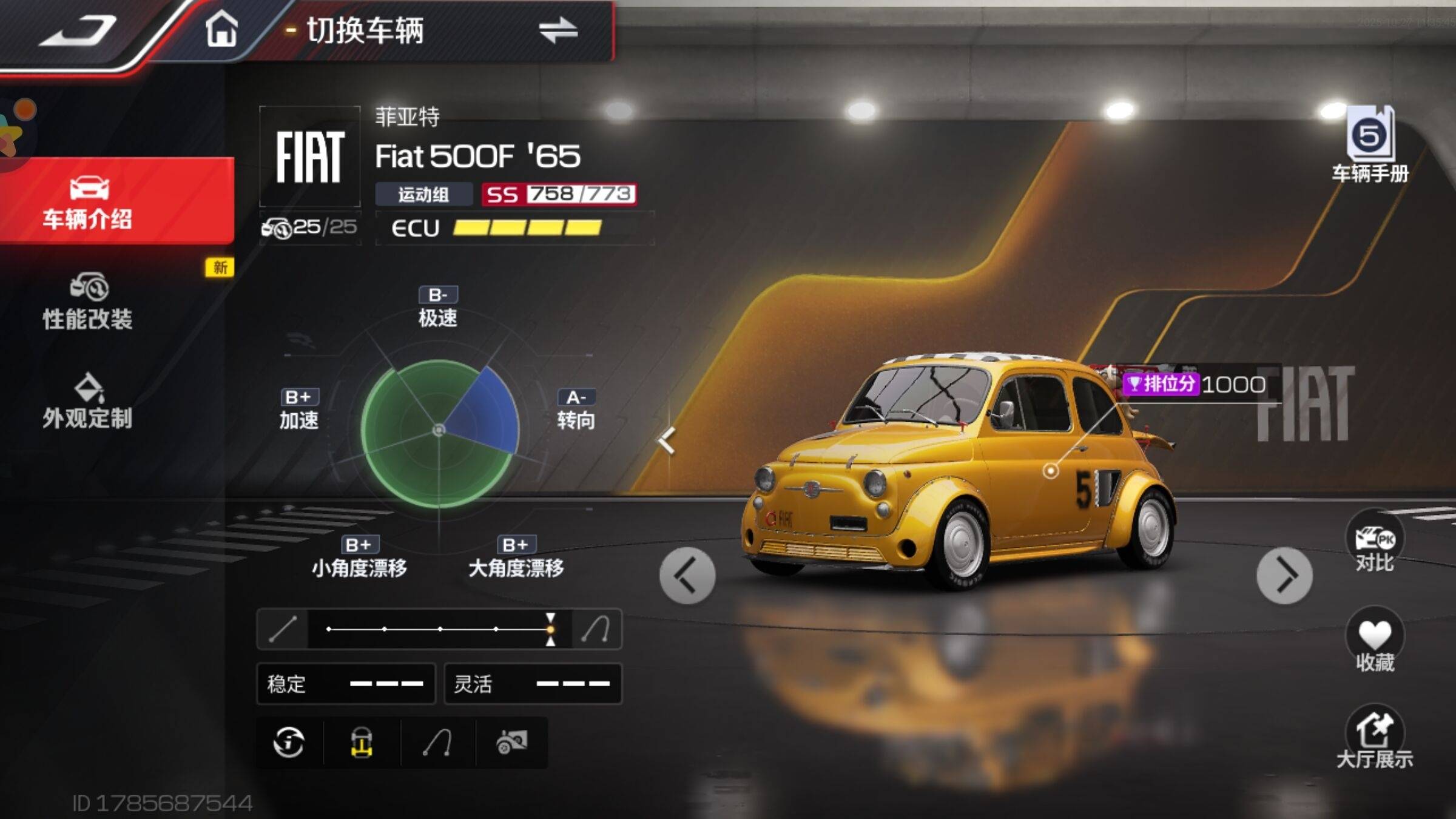This screenshot has width=1456, height=819.
Task: Choose the 稳定 stable handling option
Action: pos(346,684)
